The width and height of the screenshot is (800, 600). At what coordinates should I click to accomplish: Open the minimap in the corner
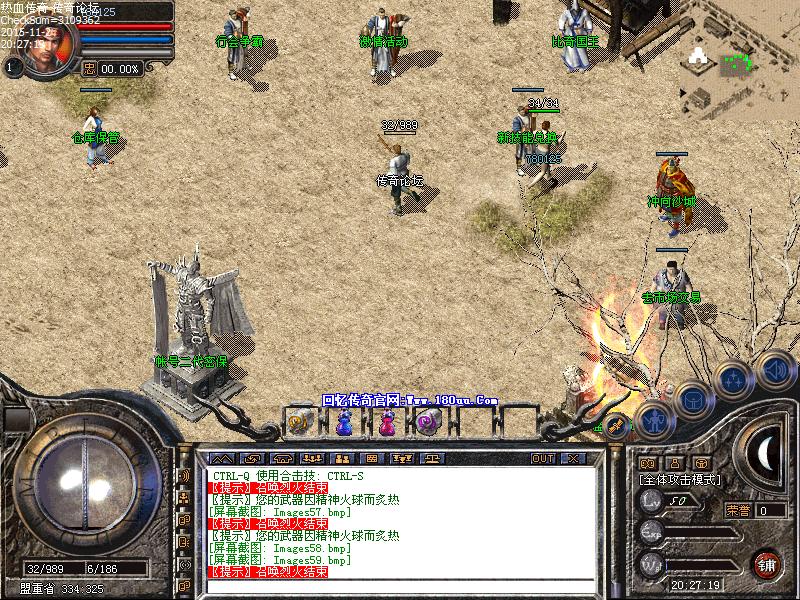[741, 58]
